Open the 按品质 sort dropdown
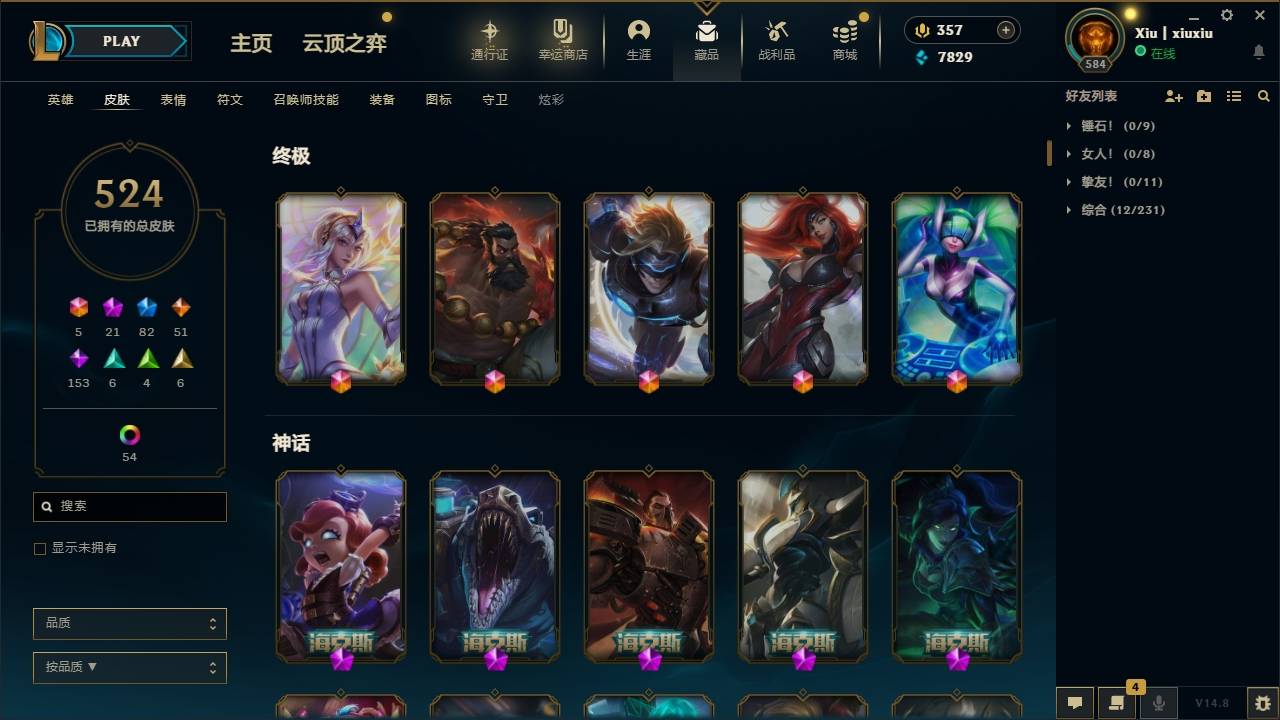1280x720 pixels. (x=129, y=667)
